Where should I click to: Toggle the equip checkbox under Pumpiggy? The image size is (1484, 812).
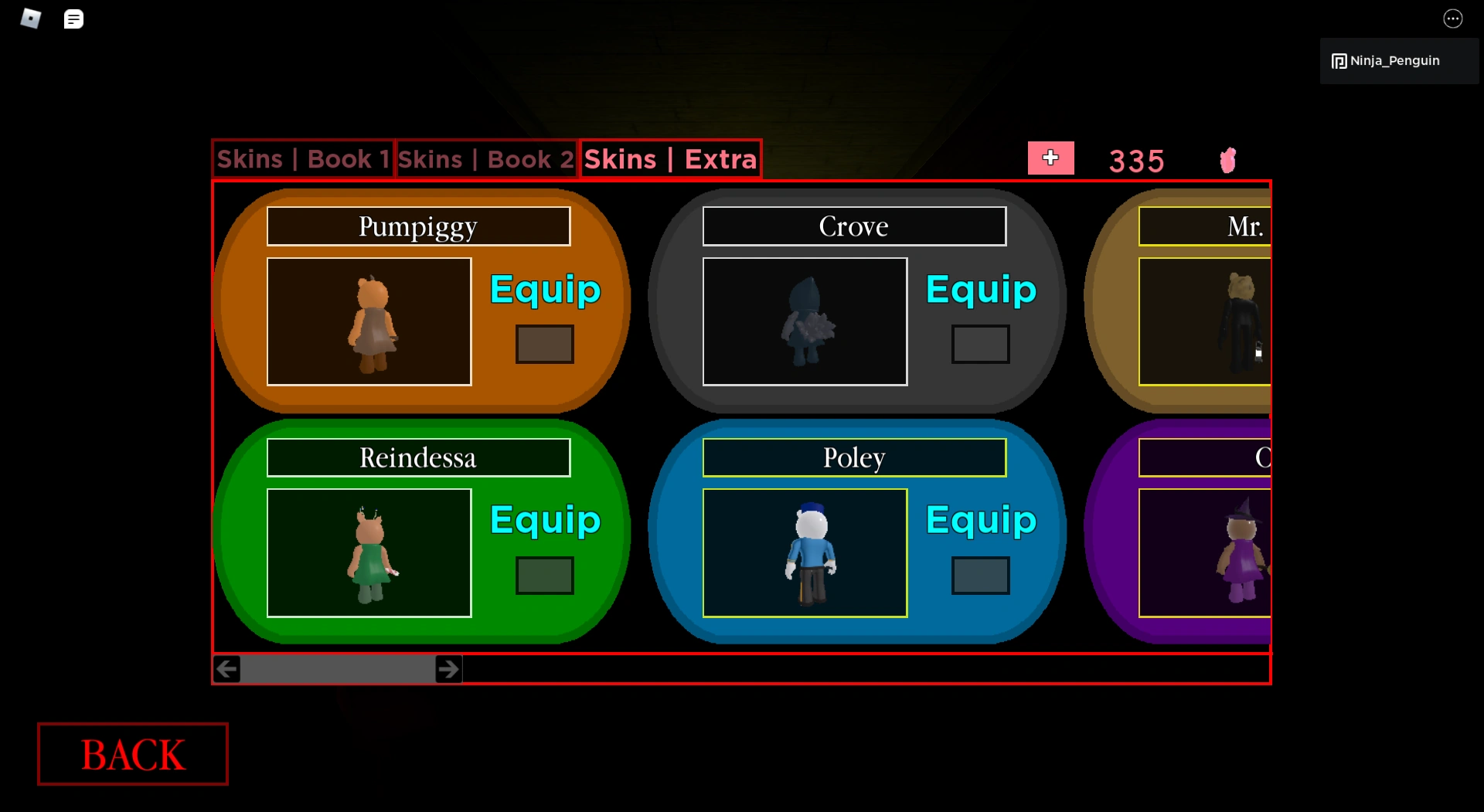pos(544,344)
